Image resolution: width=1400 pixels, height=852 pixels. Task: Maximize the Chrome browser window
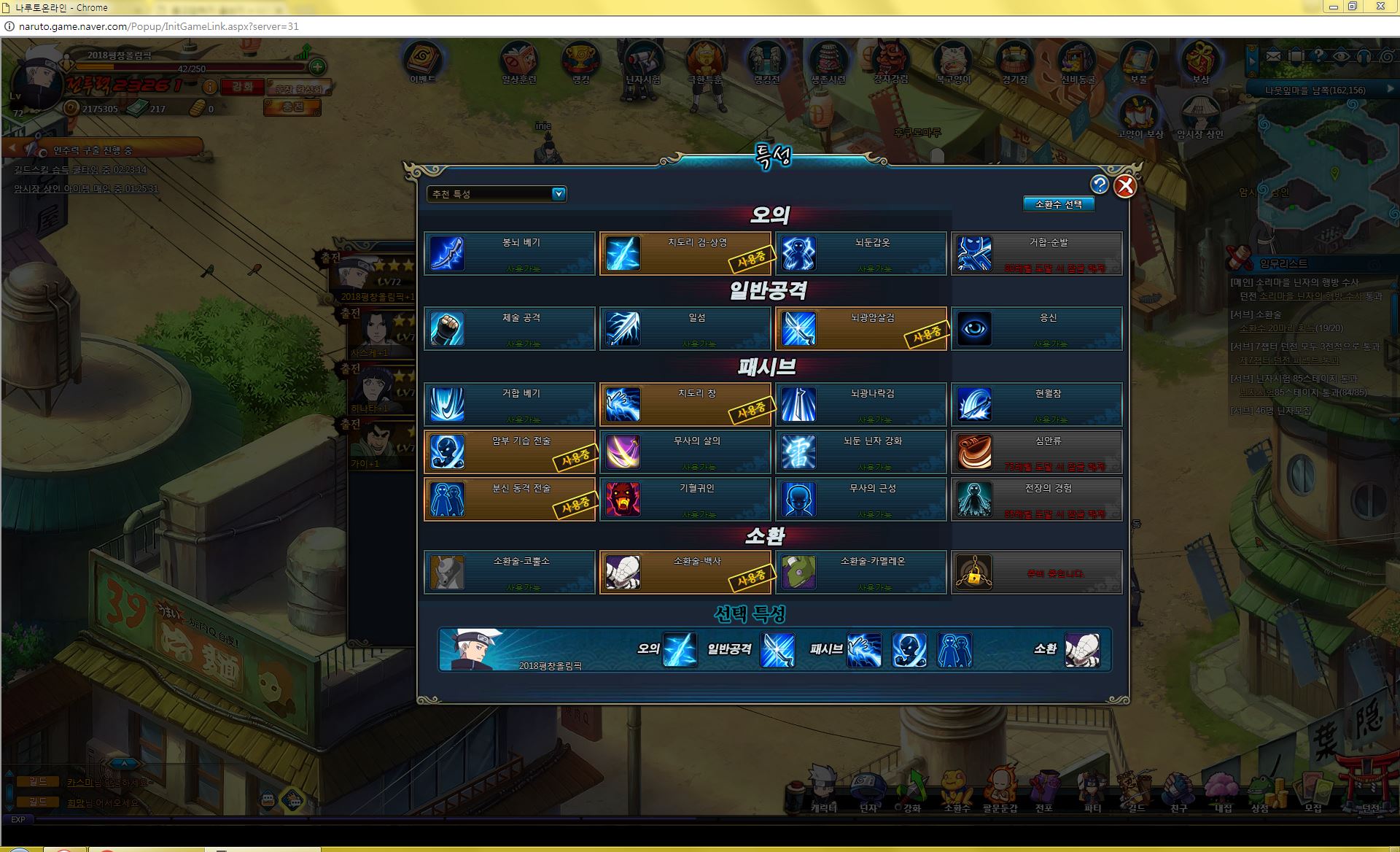tap(1353, 7)
